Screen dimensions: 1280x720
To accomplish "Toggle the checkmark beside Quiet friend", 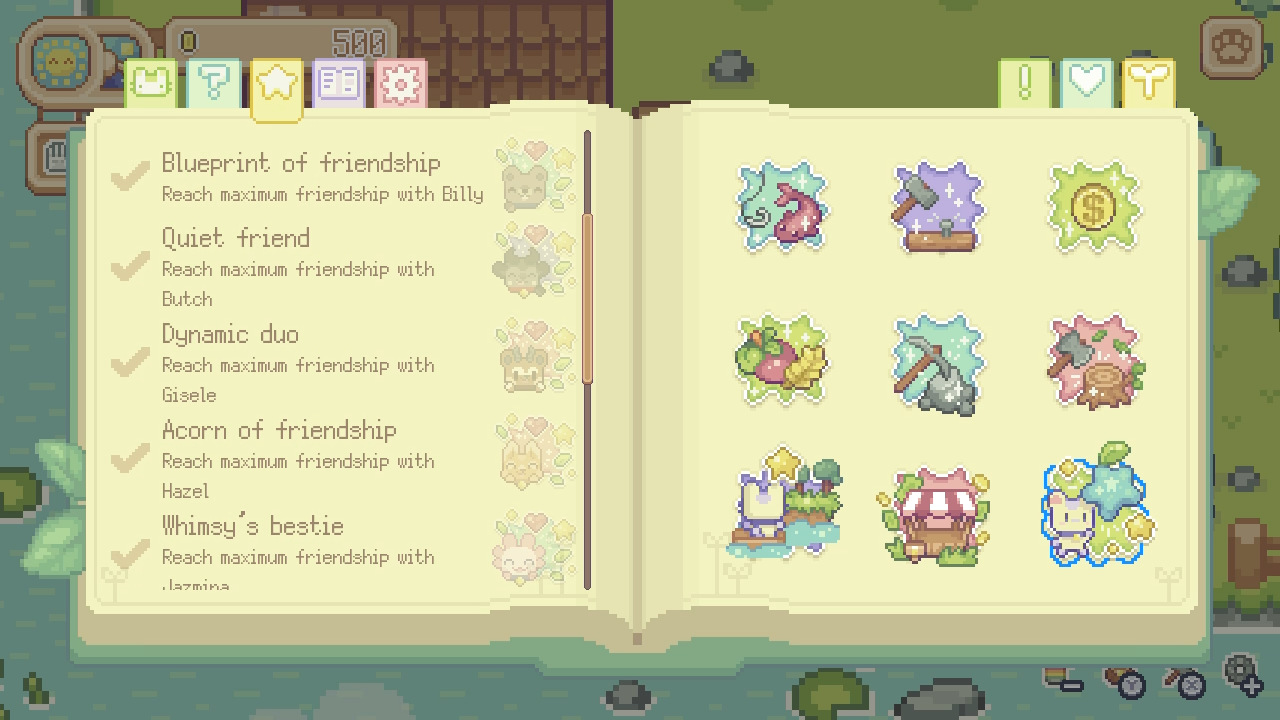I will [128, 268].
